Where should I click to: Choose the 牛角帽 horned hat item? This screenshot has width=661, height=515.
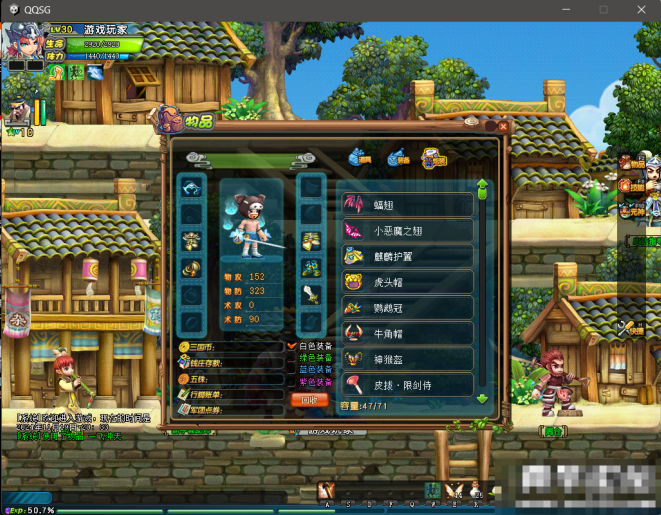(407, 334)
